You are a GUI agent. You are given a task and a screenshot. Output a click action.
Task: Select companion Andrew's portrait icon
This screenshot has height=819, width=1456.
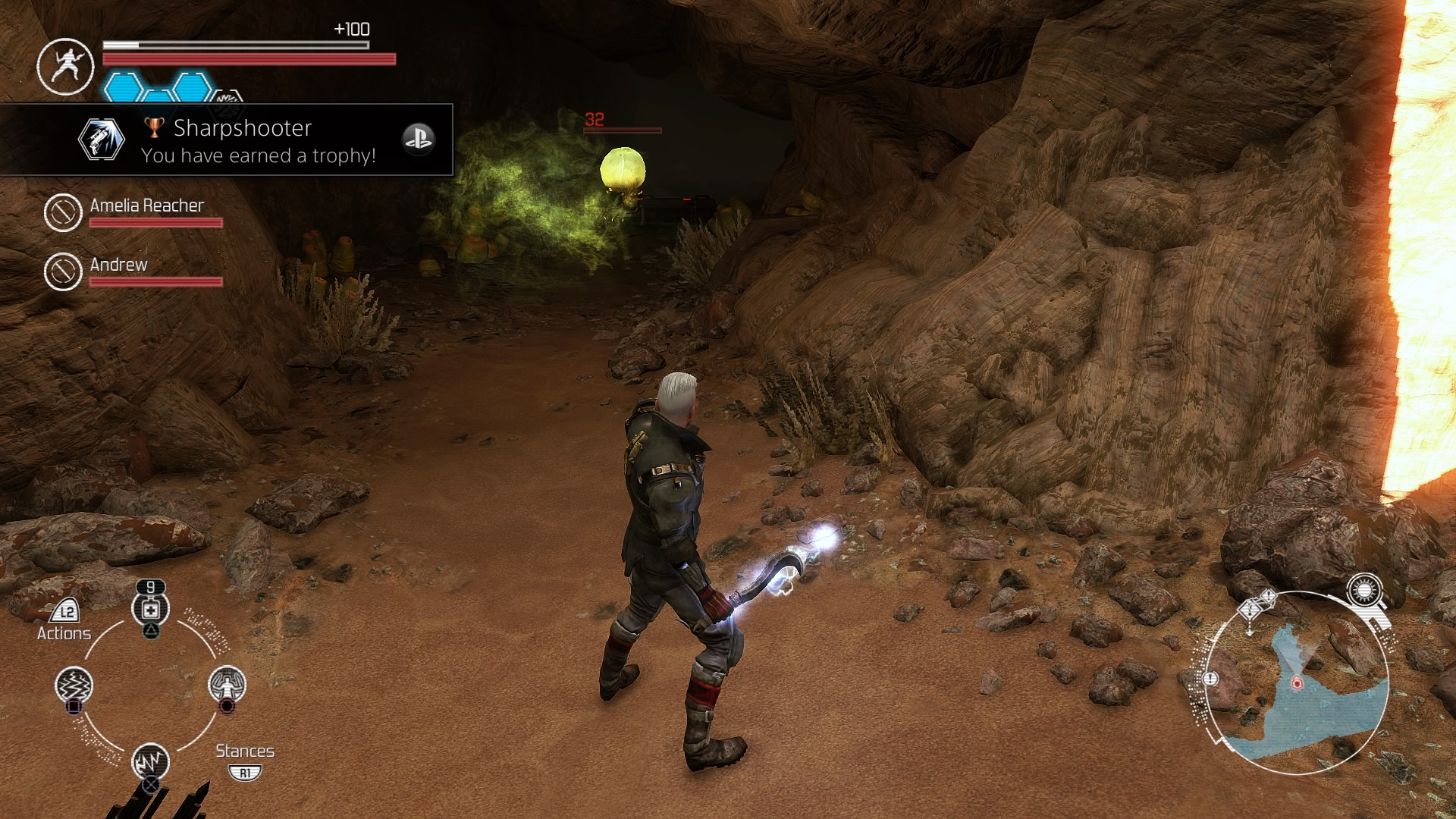63,271
